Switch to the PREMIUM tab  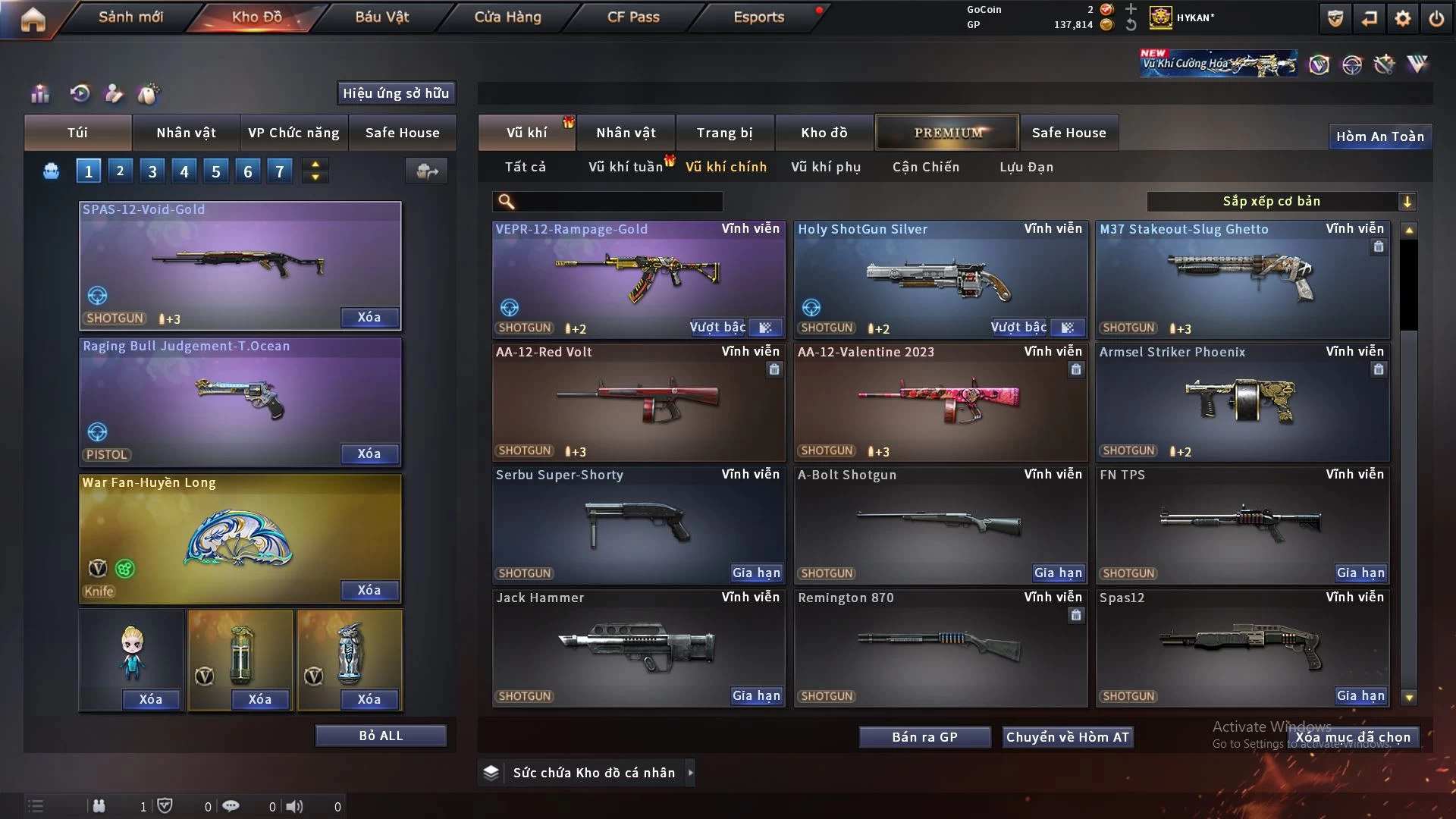[947, 133]
